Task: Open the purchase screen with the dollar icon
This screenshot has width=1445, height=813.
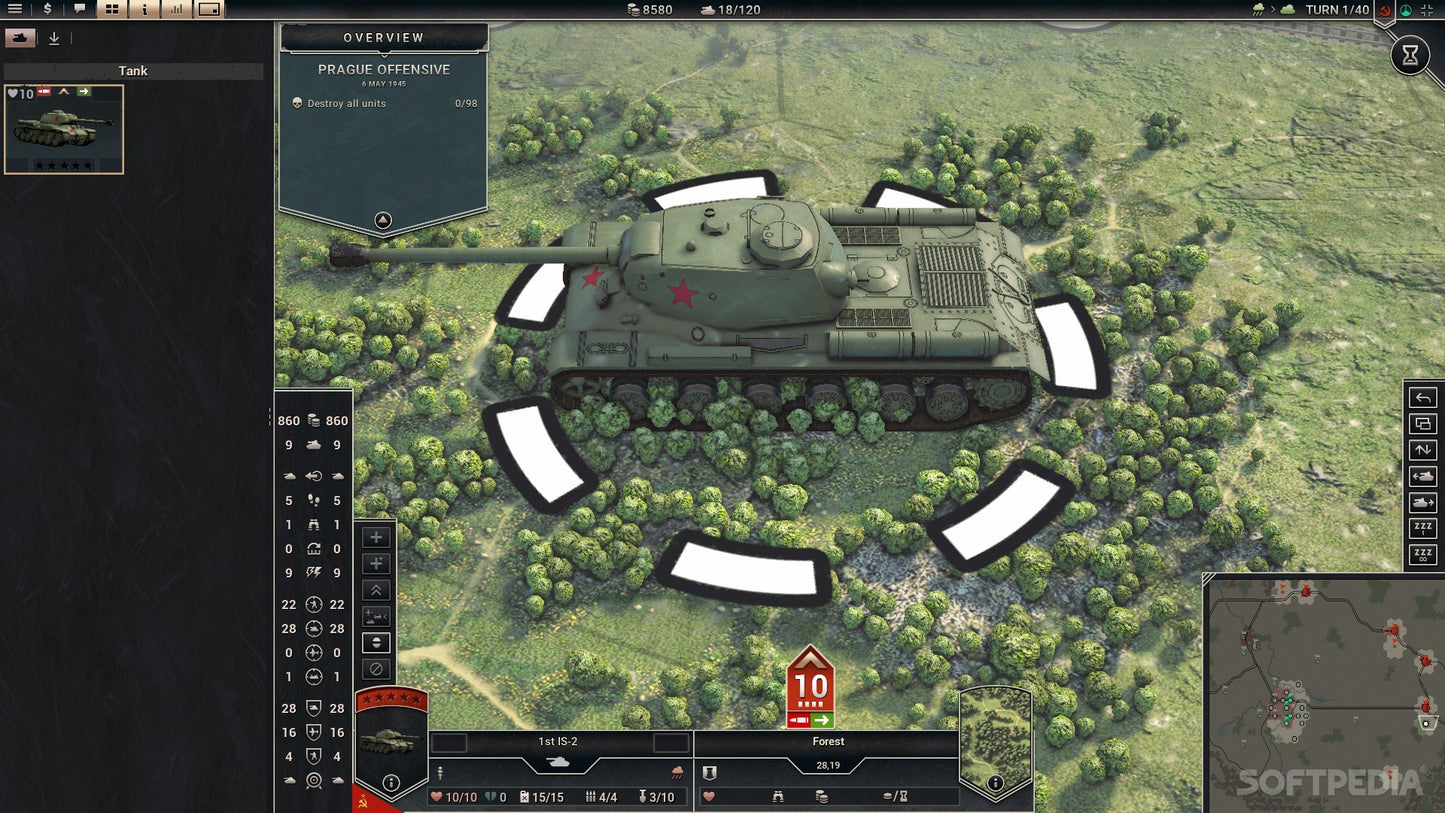Action: [45, 9]
